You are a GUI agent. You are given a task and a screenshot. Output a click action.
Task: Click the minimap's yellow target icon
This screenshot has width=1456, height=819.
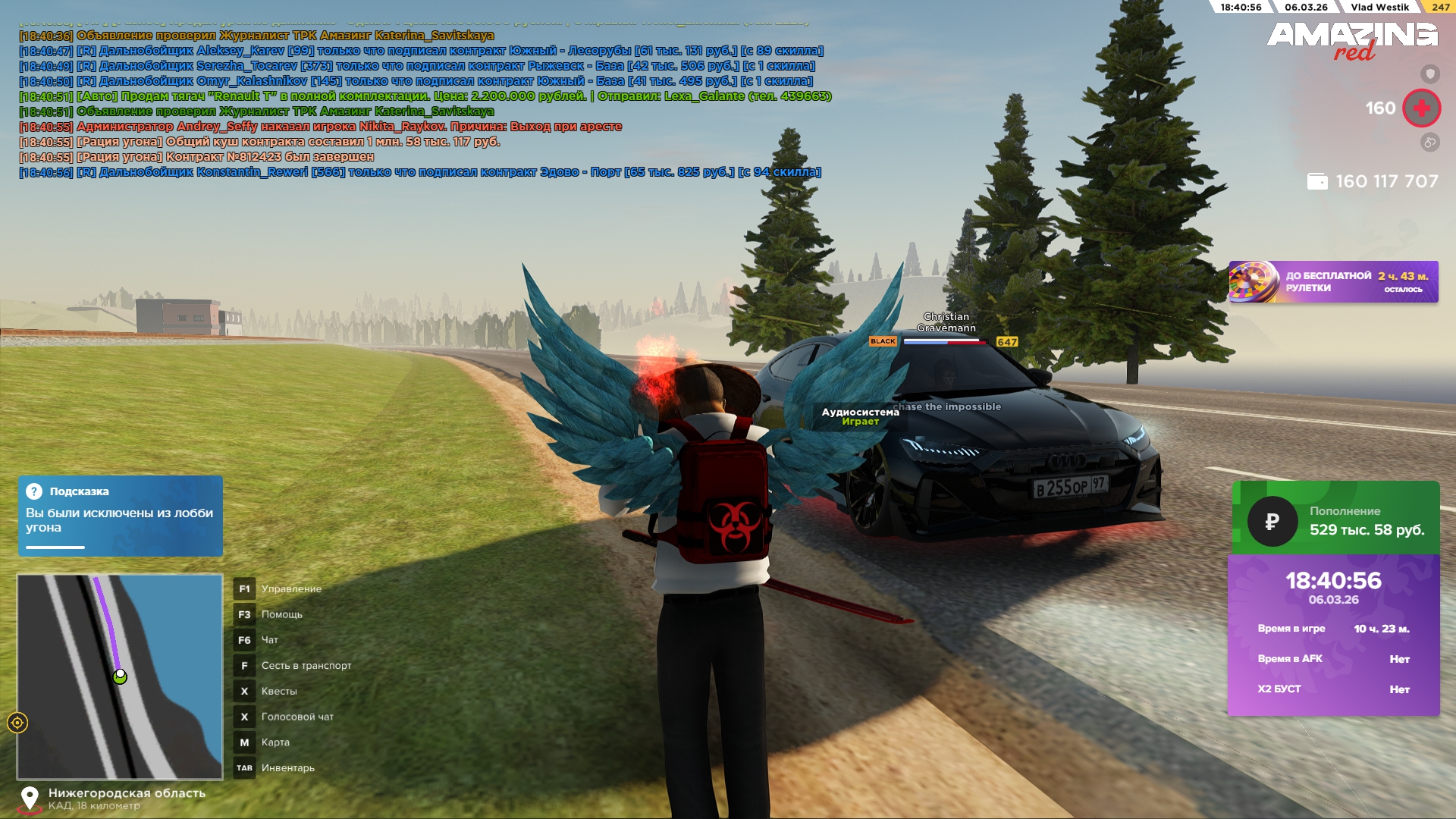(17, 723)
